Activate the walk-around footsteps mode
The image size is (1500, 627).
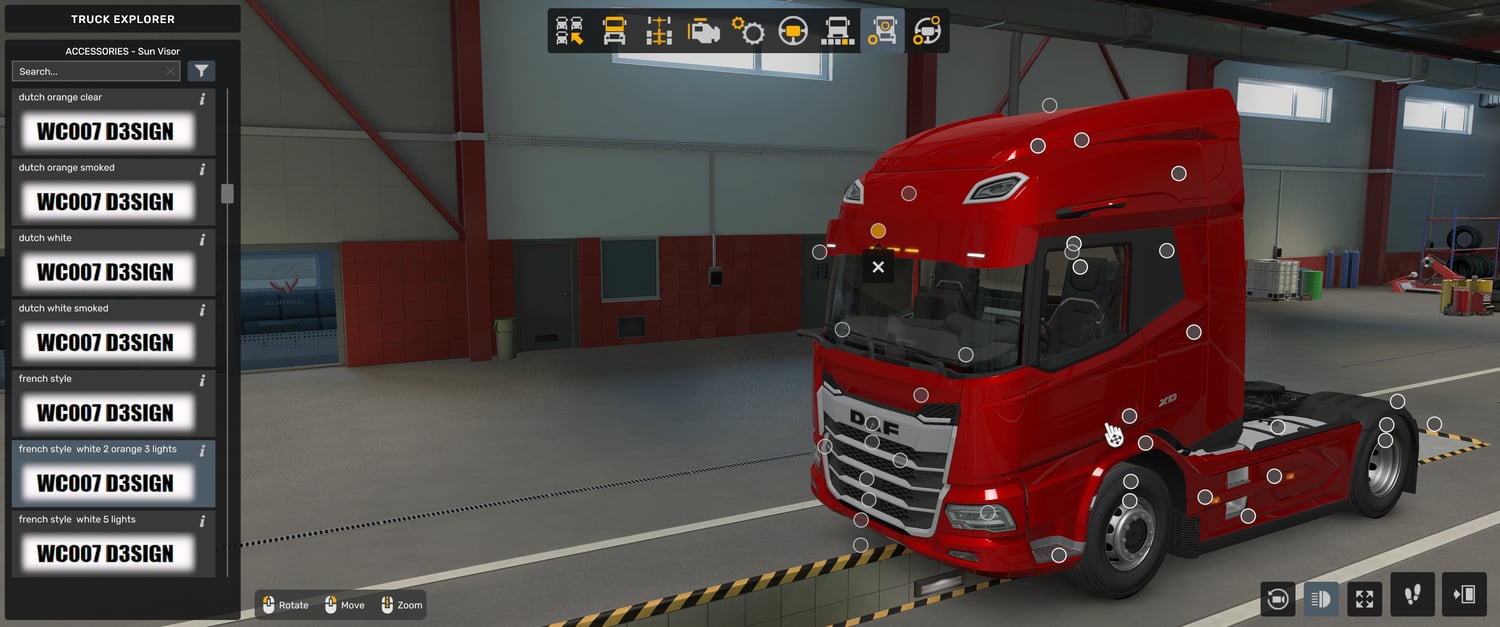coord(1412,595)
